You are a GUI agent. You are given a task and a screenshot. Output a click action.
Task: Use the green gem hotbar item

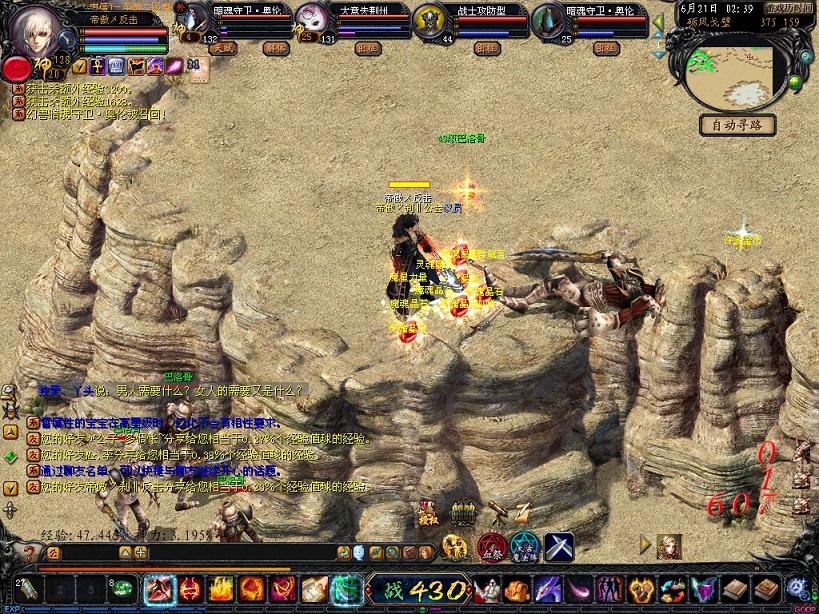123,587
